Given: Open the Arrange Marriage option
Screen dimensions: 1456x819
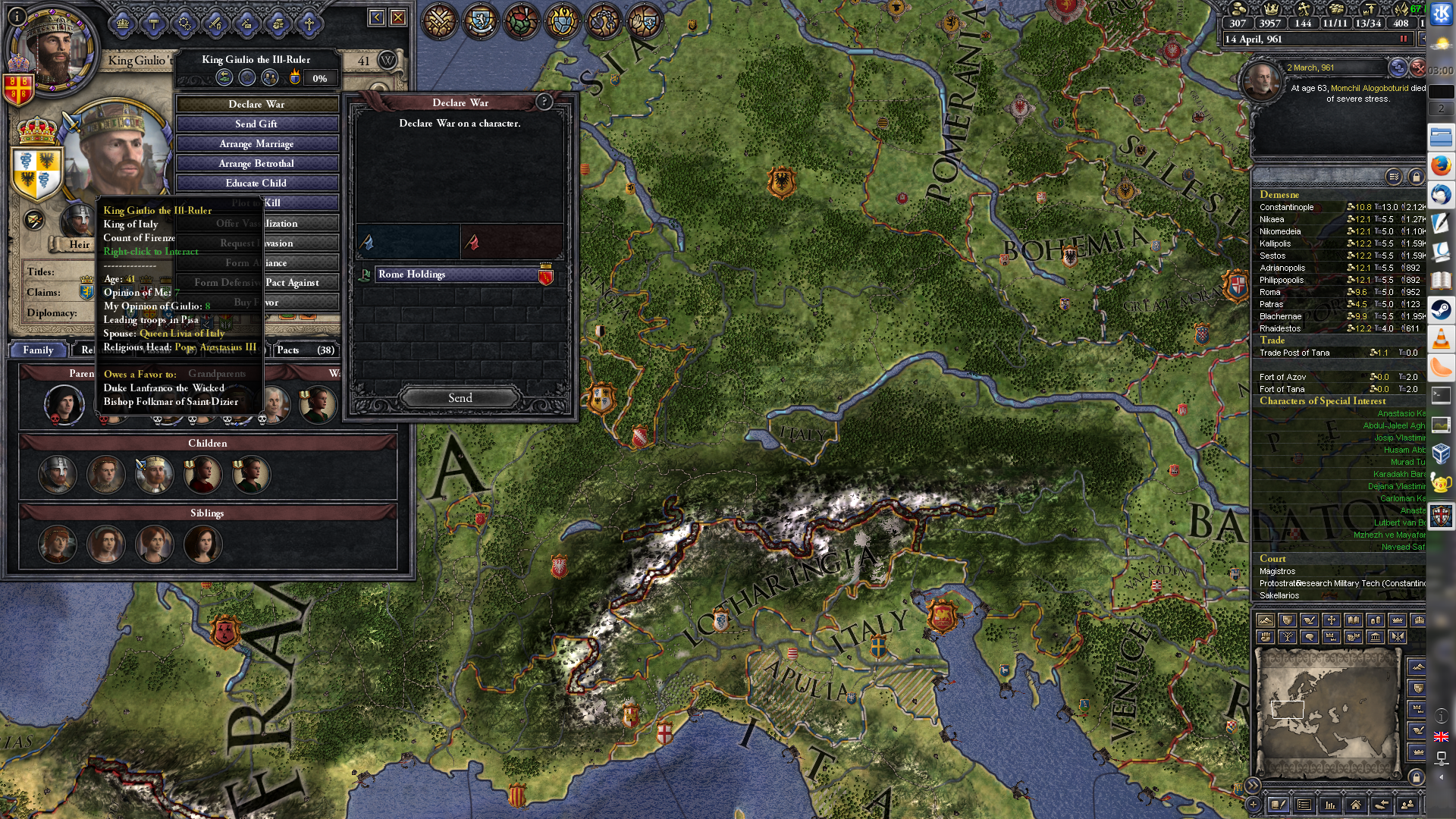Looking at the screenshot, I should tap(256, 143).
